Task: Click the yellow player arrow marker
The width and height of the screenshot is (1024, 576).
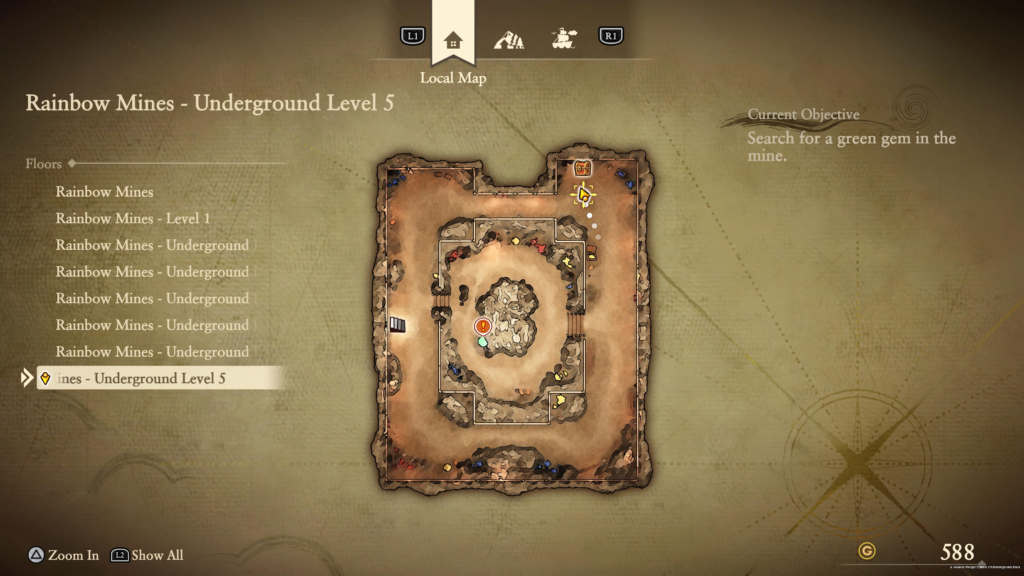Action: pyautogui.click(x=584, y=193)
